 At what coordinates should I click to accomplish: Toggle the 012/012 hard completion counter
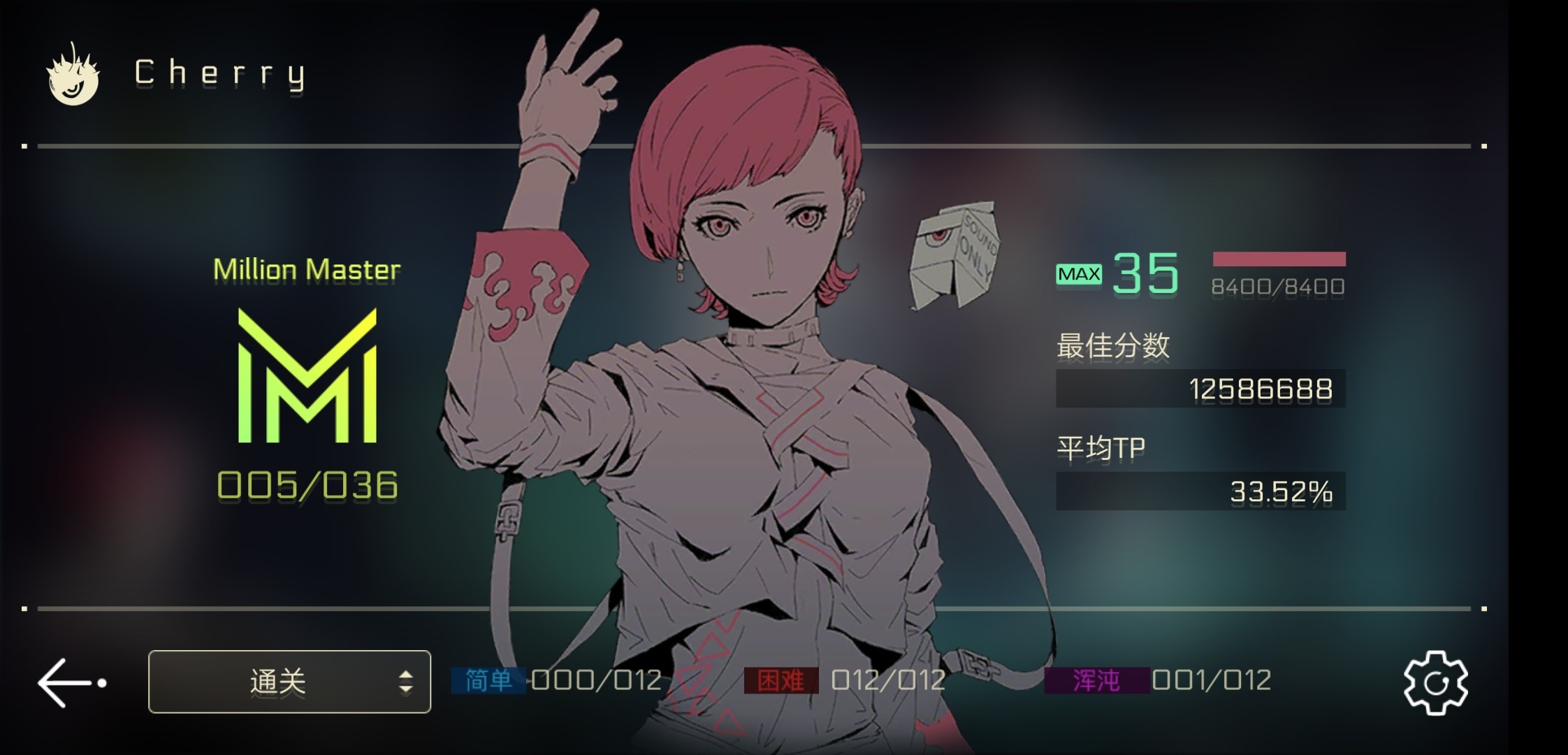click(x=886, y=679)
